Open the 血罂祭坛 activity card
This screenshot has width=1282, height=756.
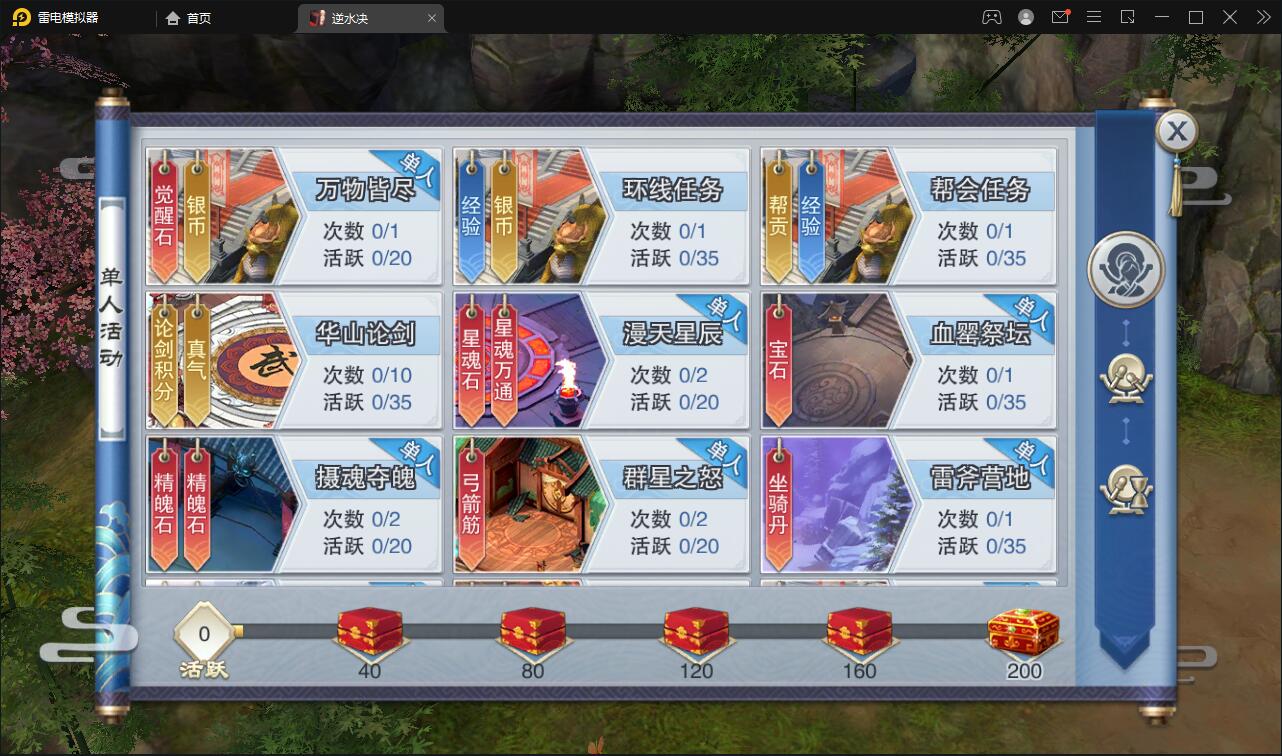908,361
